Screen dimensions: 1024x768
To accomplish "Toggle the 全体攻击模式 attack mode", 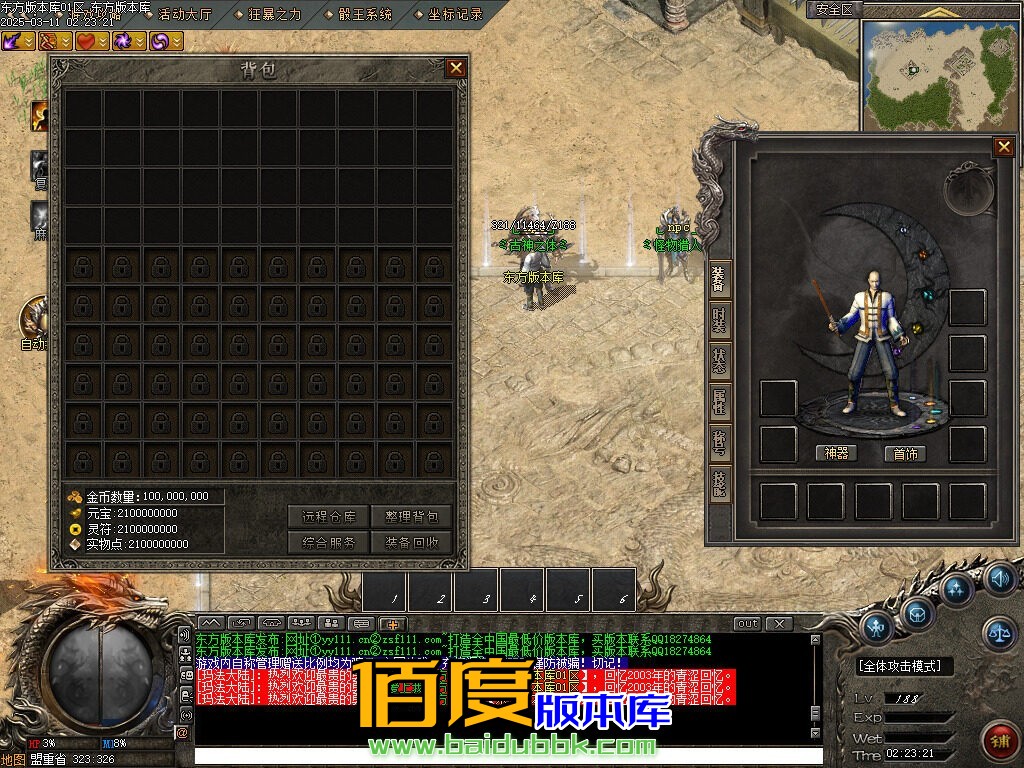I will pyautogui.click(x=905, y=666).
